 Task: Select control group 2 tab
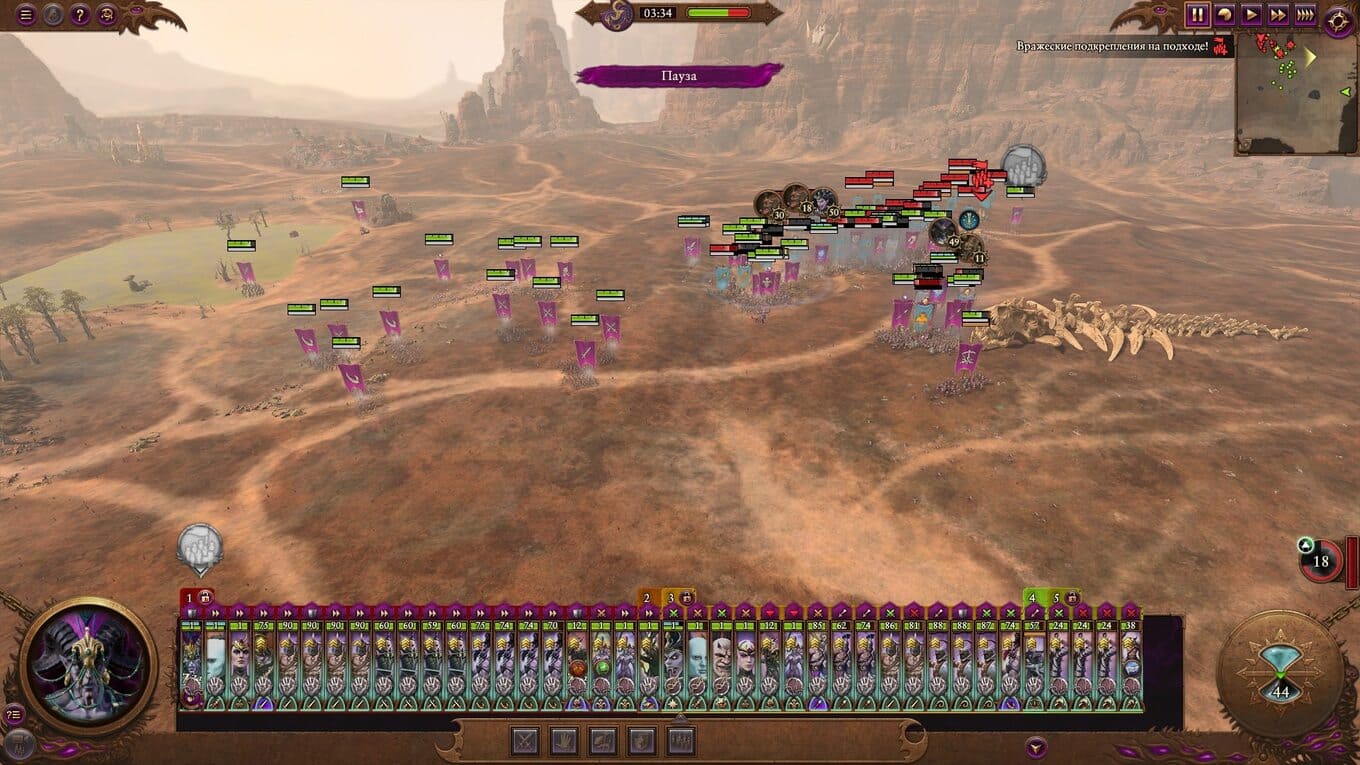[x=648, y=598]
